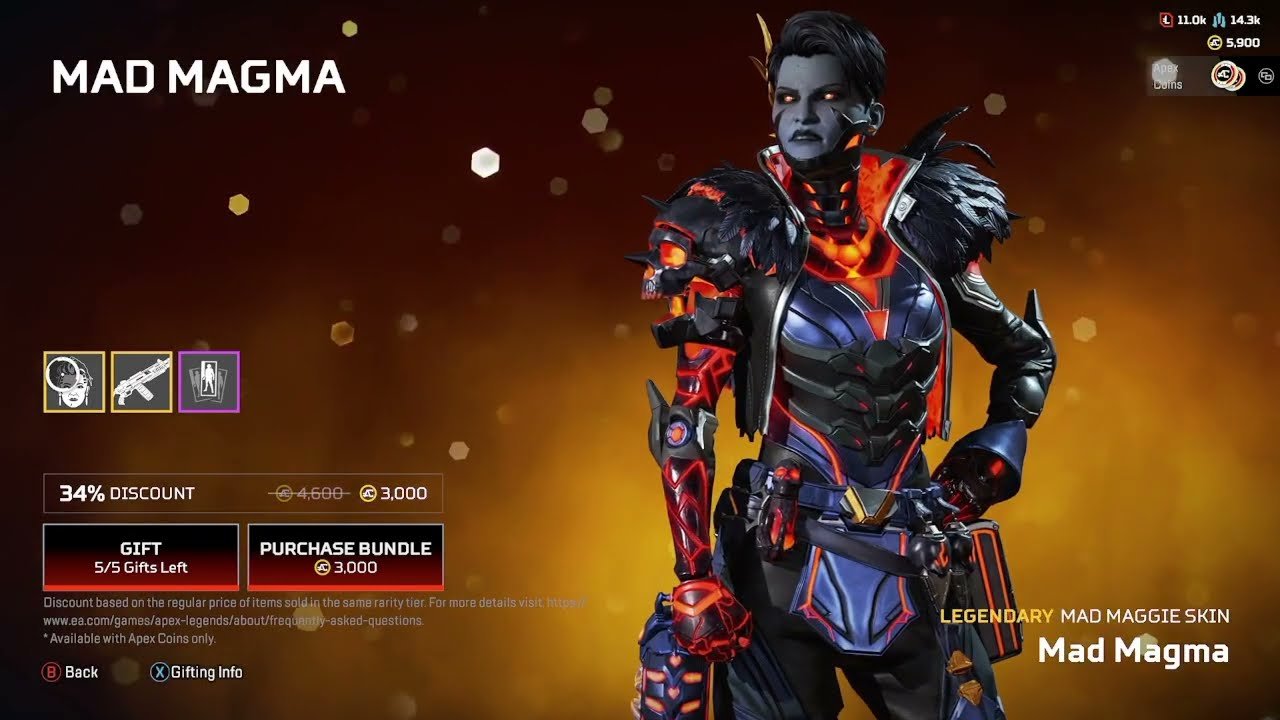This screenshot has height=720, width=1280.
Task: Purchase the bundle for 3,000 coins
Action: click(345, 557)
